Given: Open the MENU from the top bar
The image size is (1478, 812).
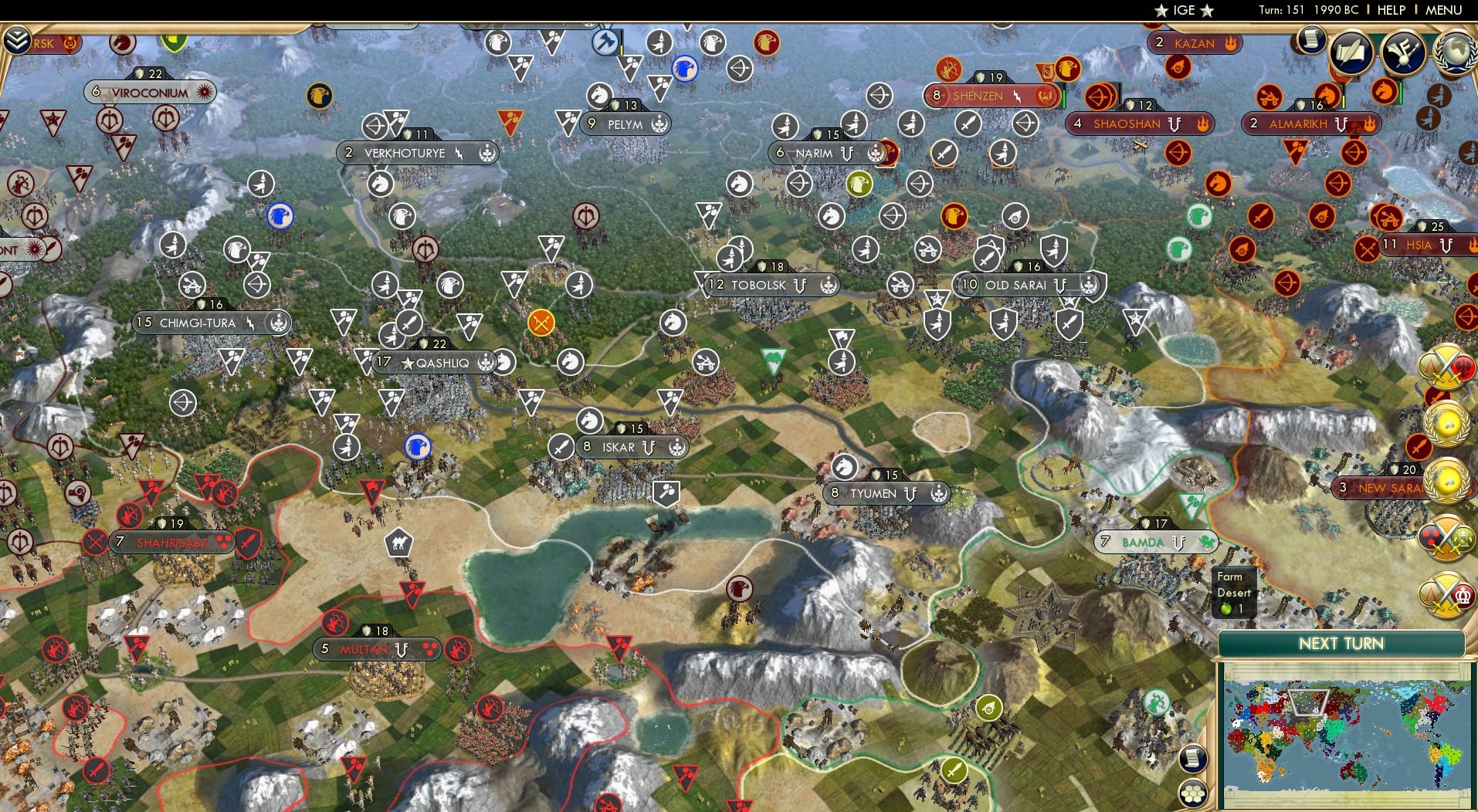Looking at the screenshot, I should click(1442, 10).
